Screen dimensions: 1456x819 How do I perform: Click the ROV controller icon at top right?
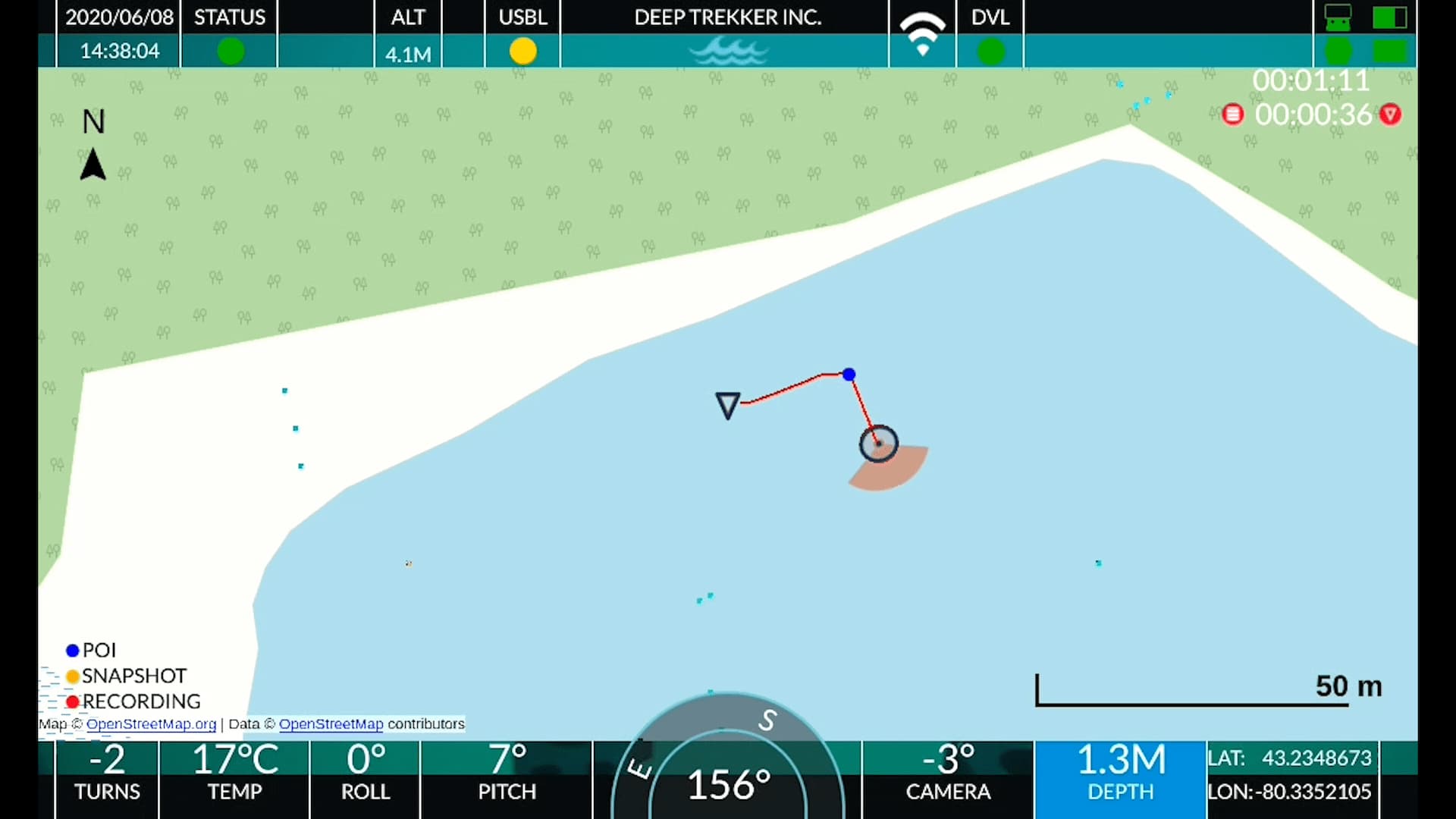click(1337, 17)
